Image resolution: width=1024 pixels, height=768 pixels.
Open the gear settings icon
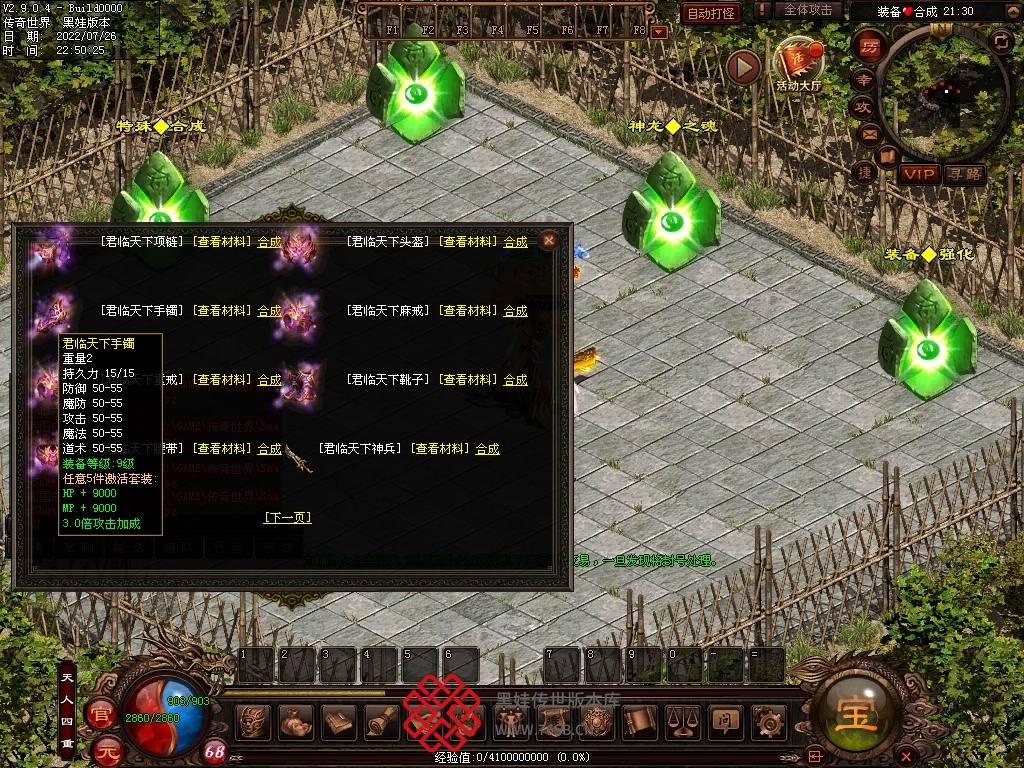768,721
